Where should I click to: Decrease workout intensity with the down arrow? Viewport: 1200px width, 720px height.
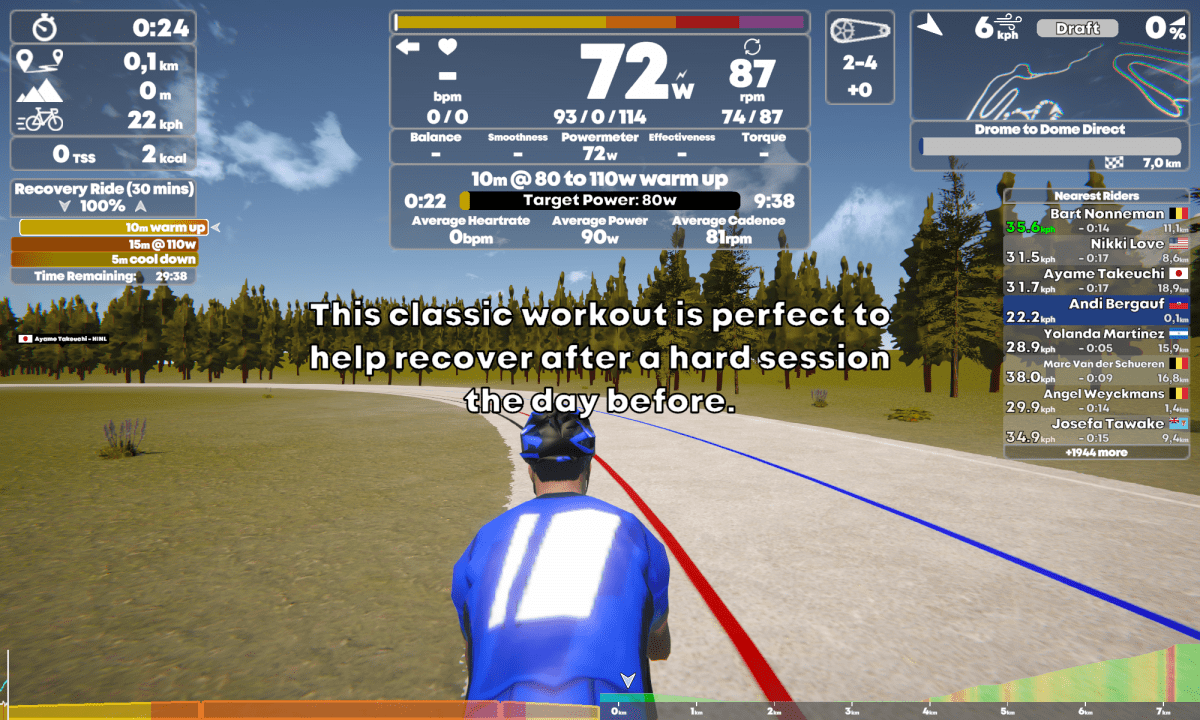pyautogui.click(x=65, y=206)
